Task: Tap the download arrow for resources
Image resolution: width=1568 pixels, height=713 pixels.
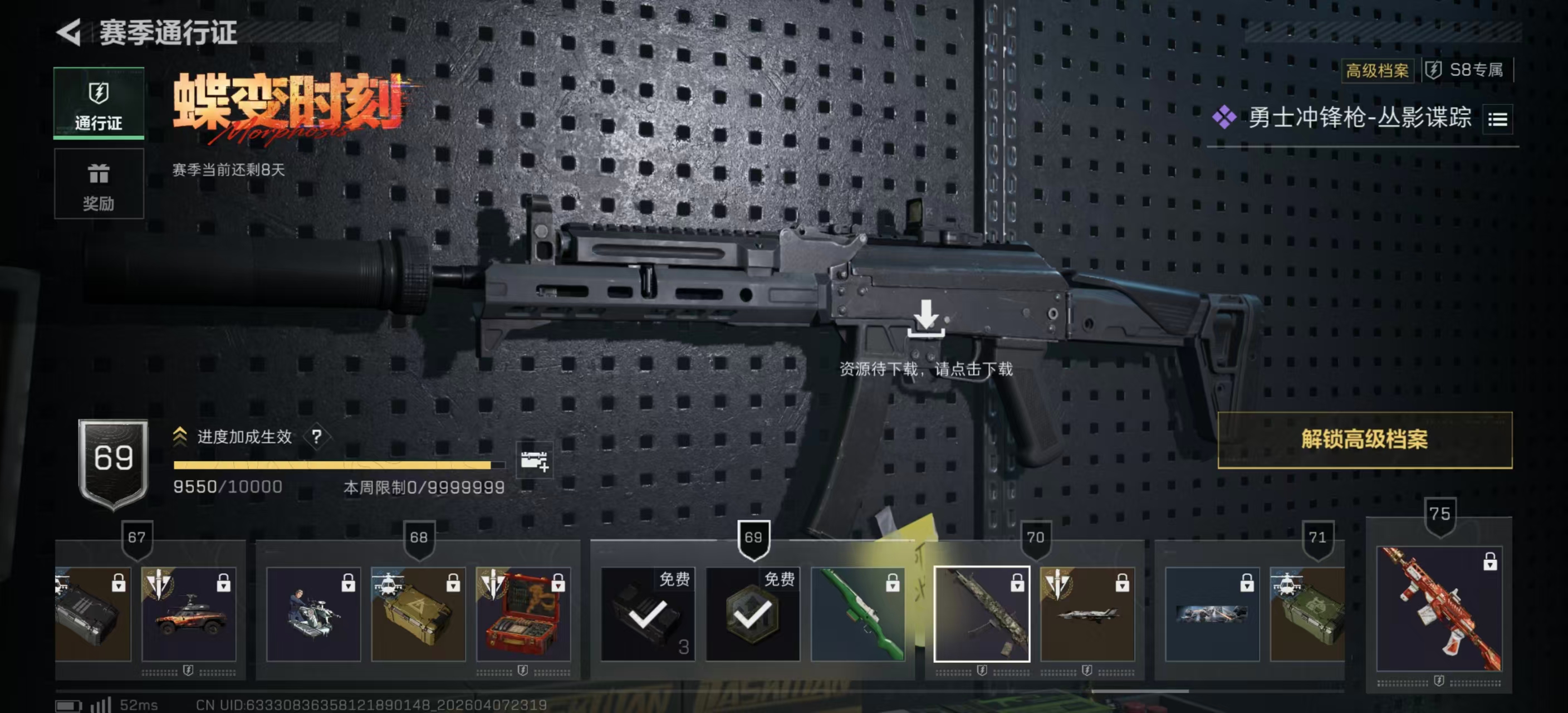Action: (x=926, y=318)
